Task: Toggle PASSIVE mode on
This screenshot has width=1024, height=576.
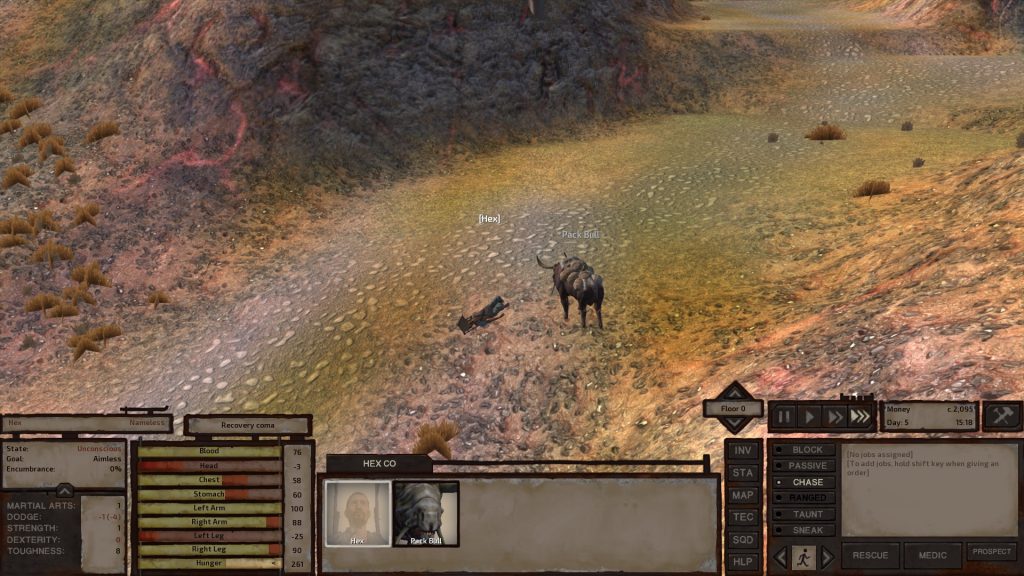Action: [x=803, y=466]
